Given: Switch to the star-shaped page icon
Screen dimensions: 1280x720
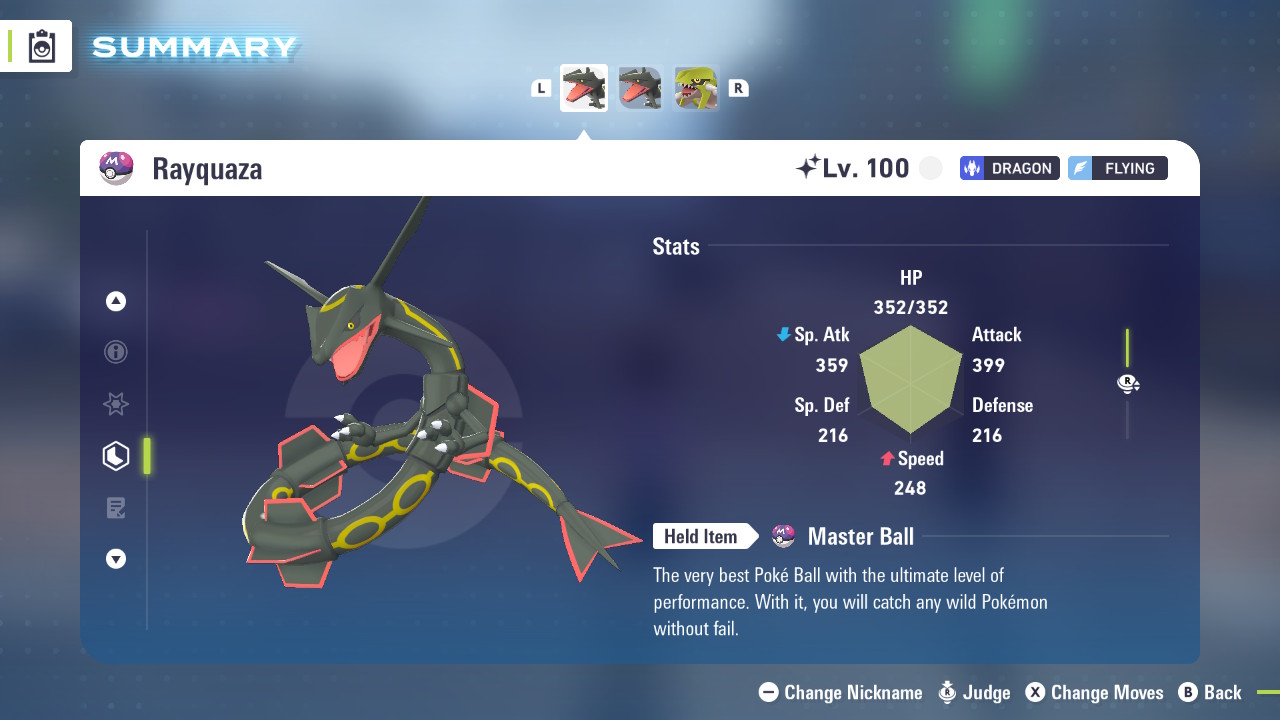Looking at the screenshot, I should pos(116,404).
